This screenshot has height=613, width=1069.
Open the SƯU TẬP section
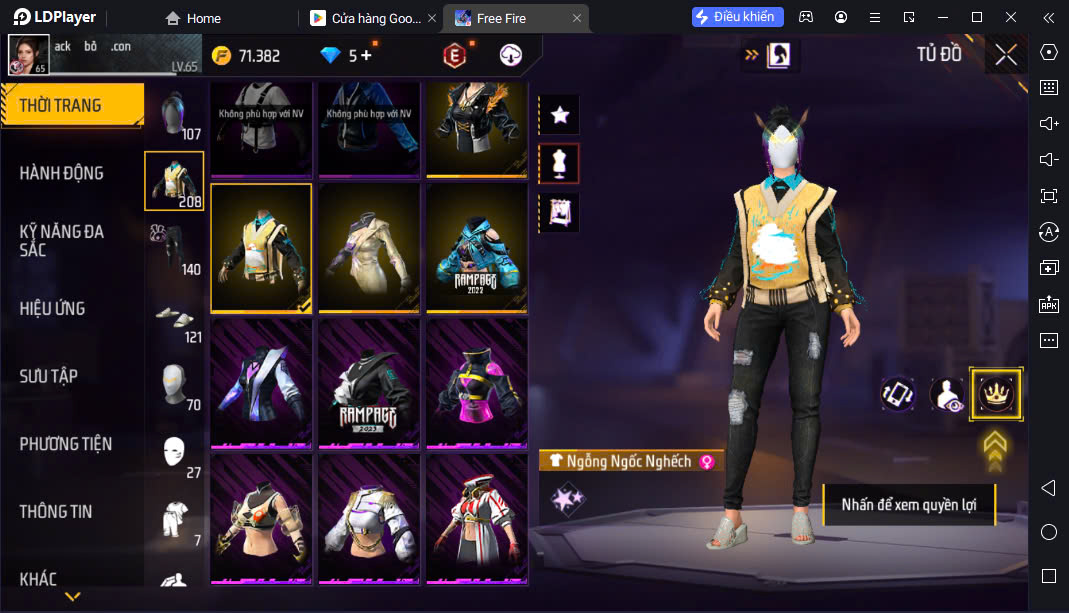(49, 376)
